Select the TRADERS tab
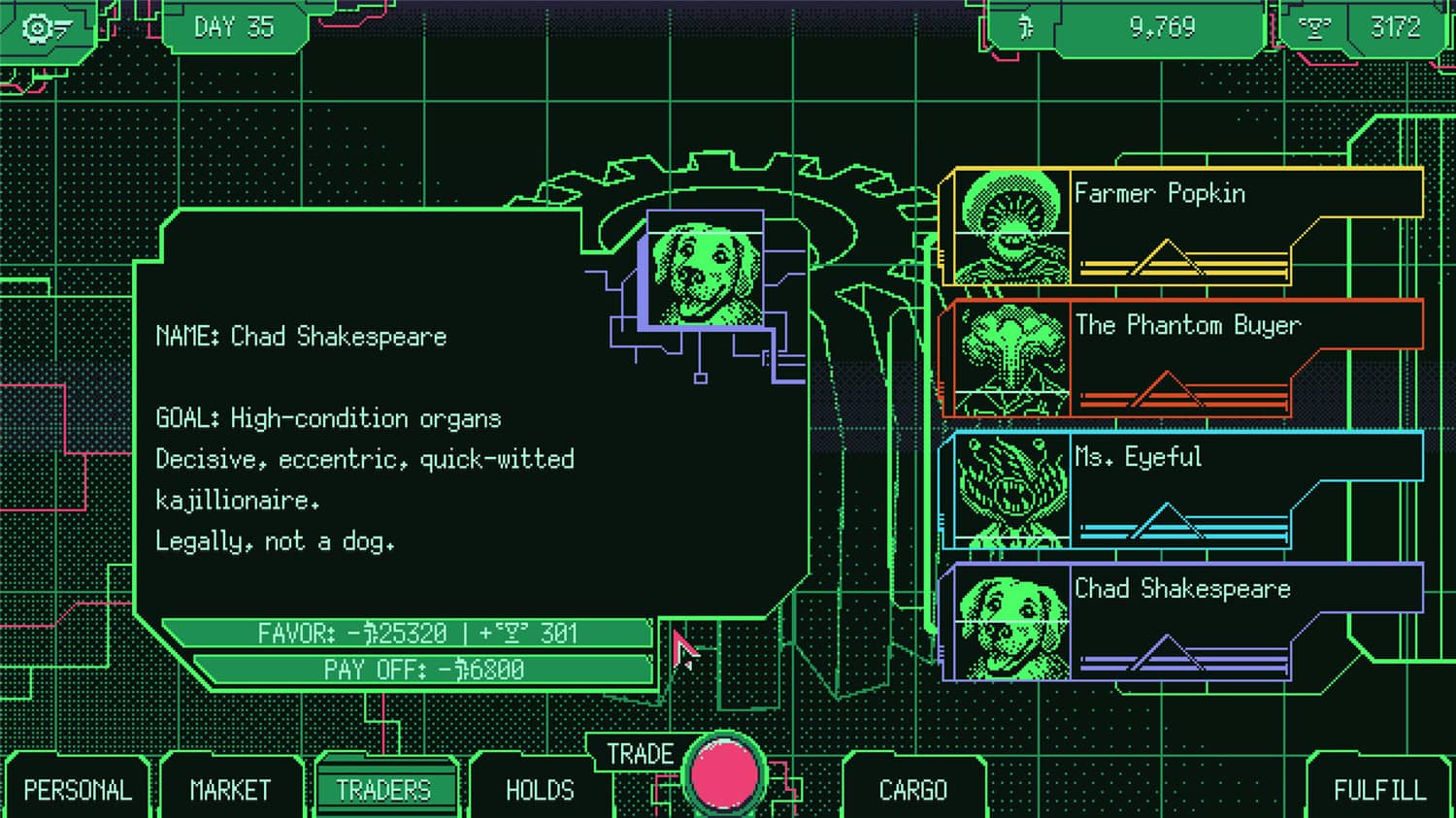This screenshot has height=818, width=1456. (x=386, y=790)
